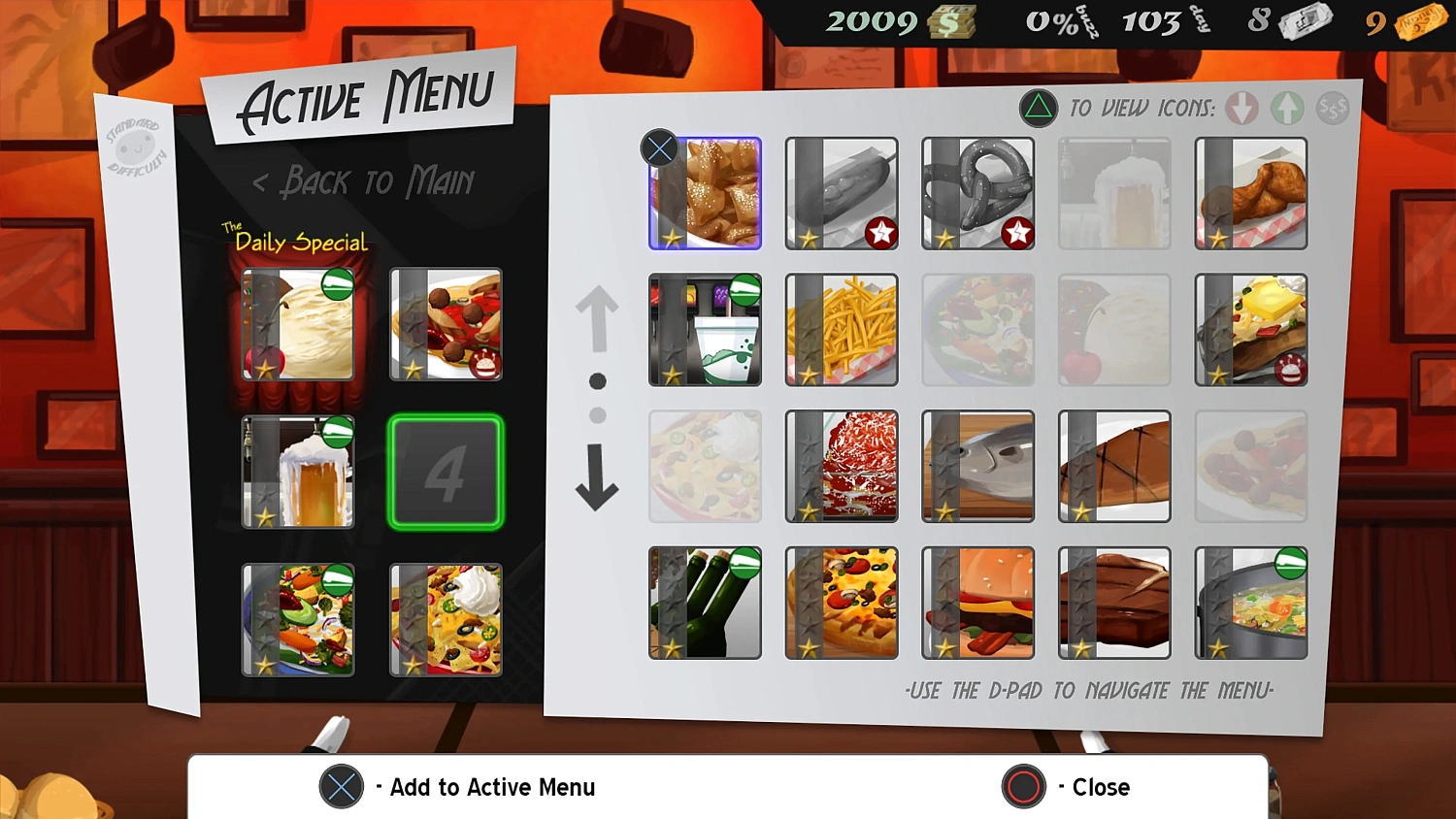Select the fried chicken icon

coord(1250,192)
